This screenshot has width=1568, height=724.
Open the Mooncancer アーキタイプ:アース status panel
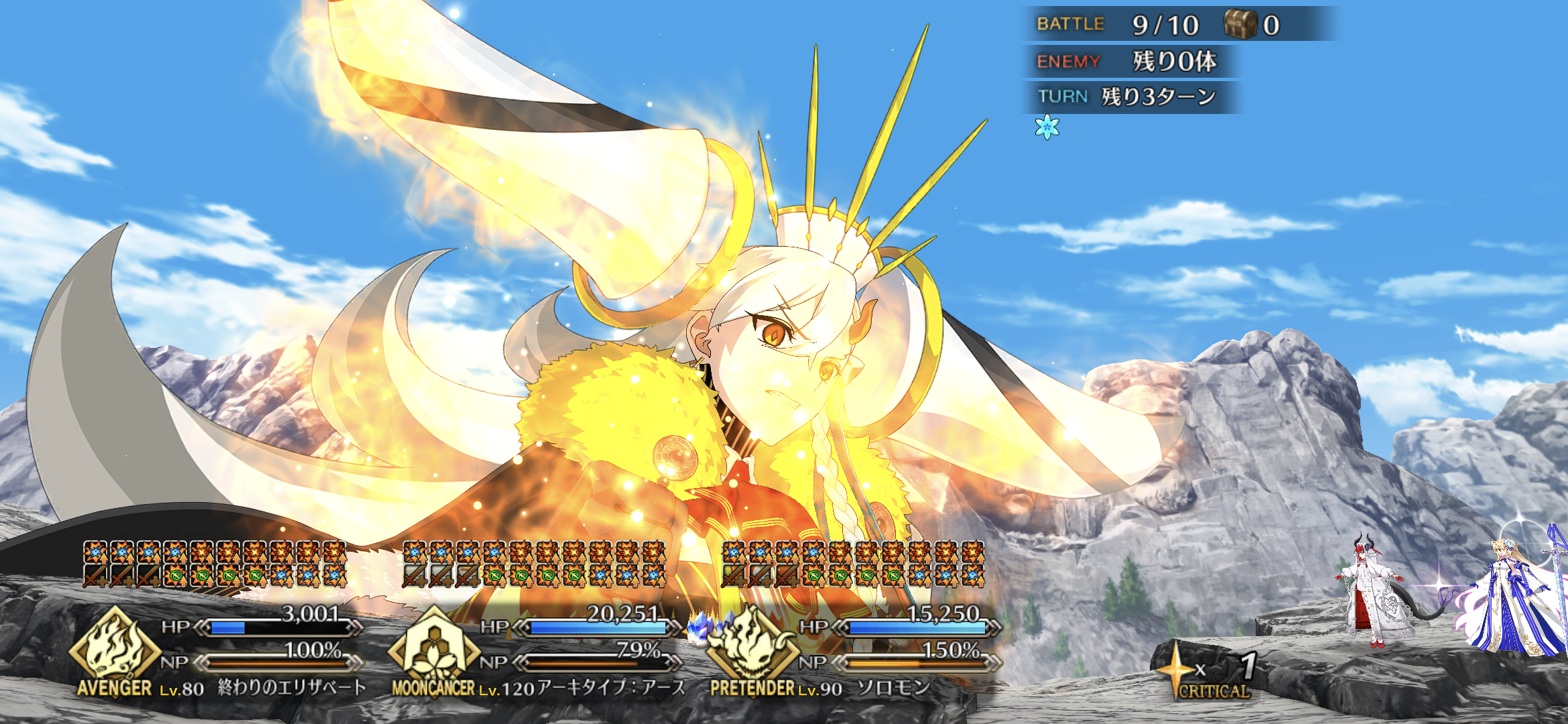coord(536,644)
